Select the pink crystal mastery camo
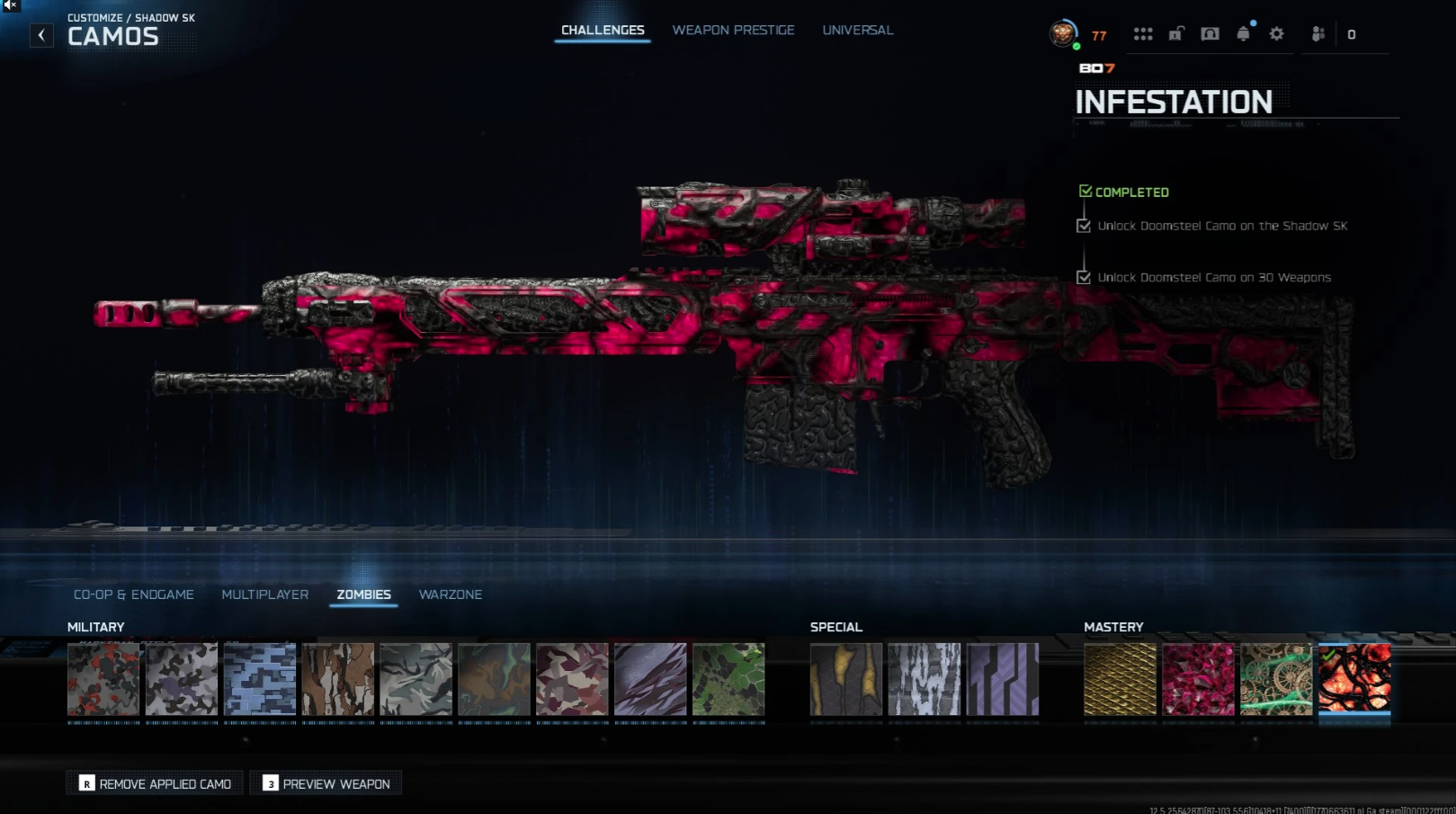The height and width of the screenshot is (814, 1456). 1198,679
